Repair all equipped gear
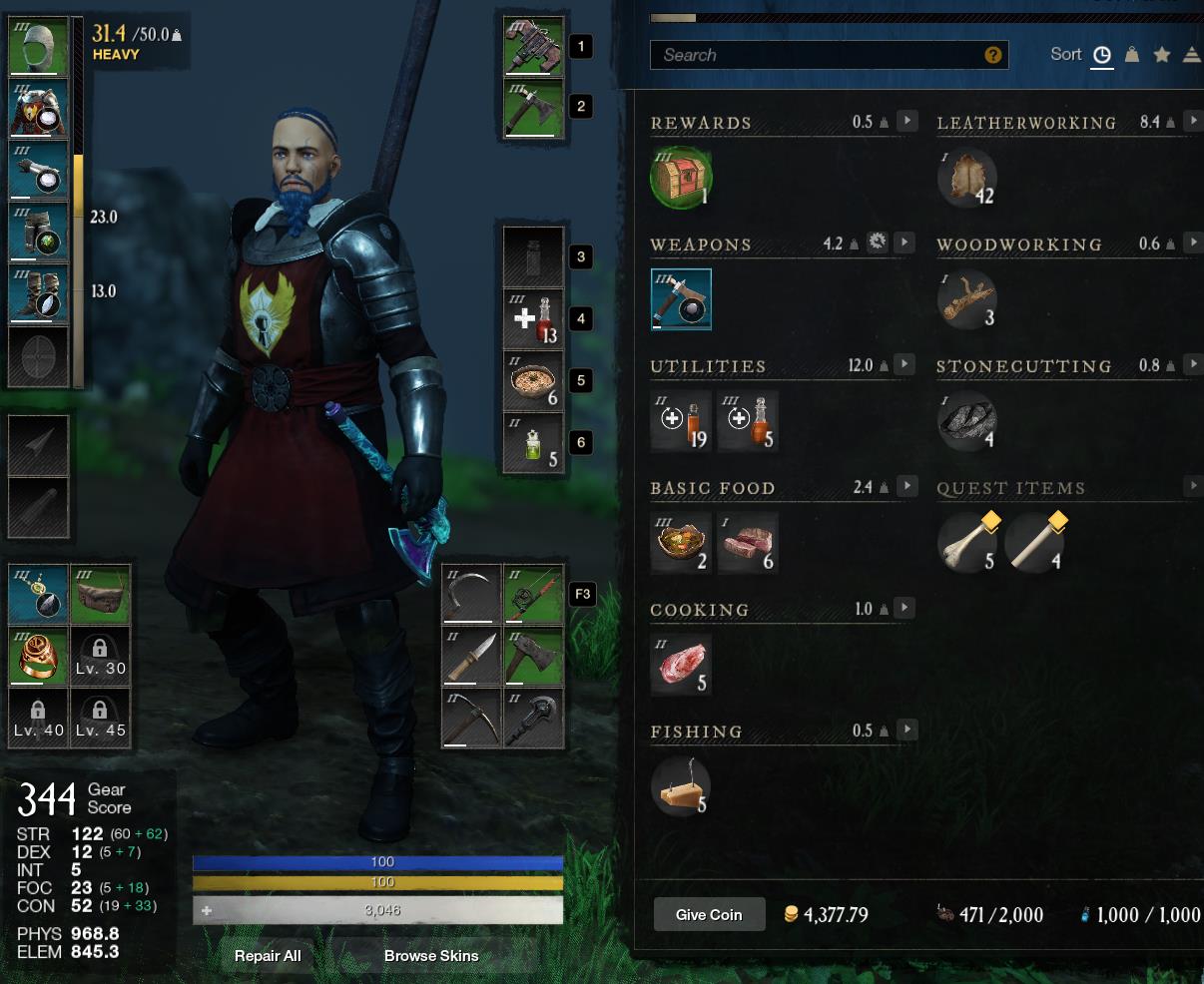 click(x=268, y=955)
